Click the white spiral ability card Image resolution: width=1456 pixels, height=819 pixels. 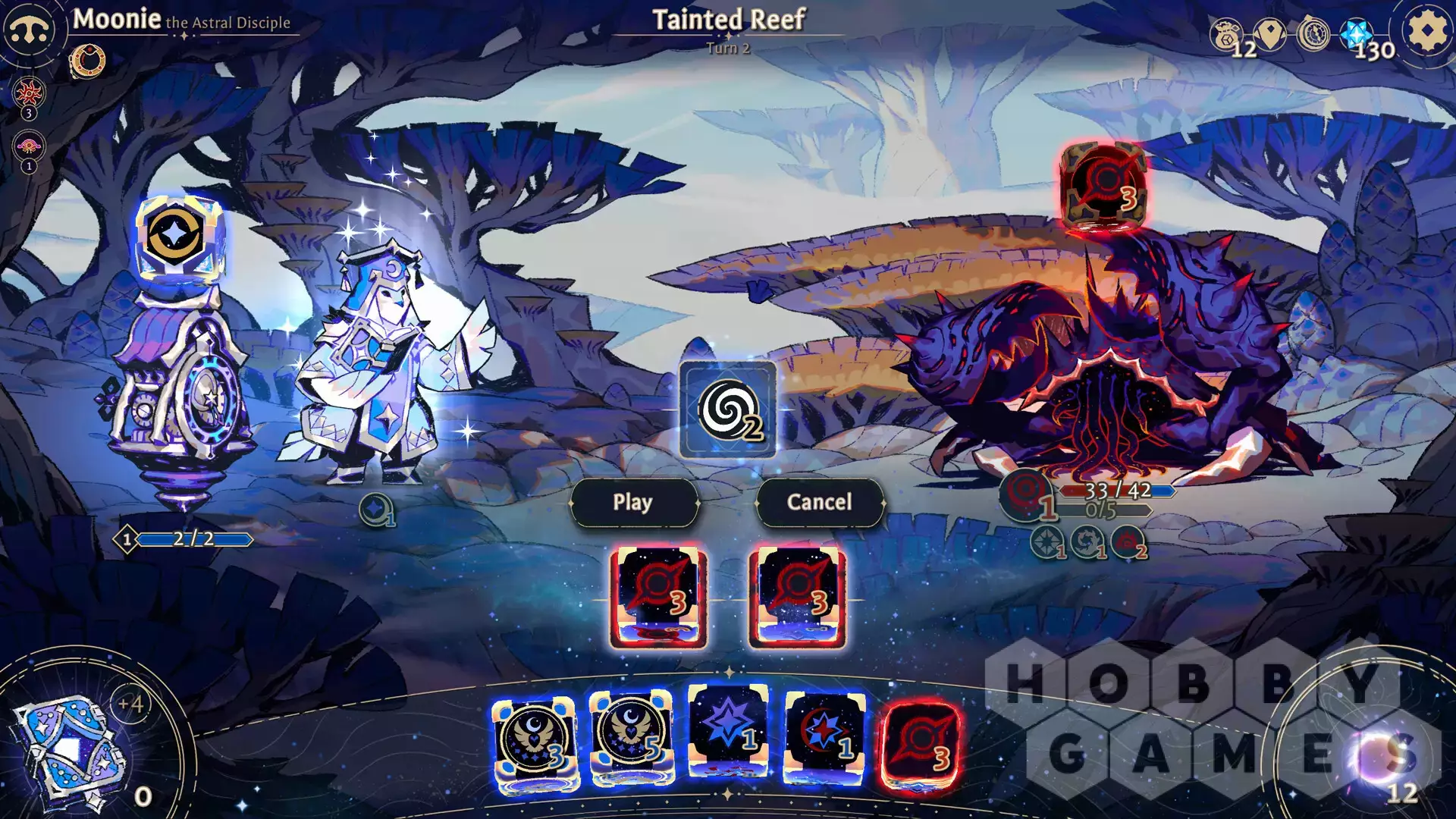pos(727,410)
